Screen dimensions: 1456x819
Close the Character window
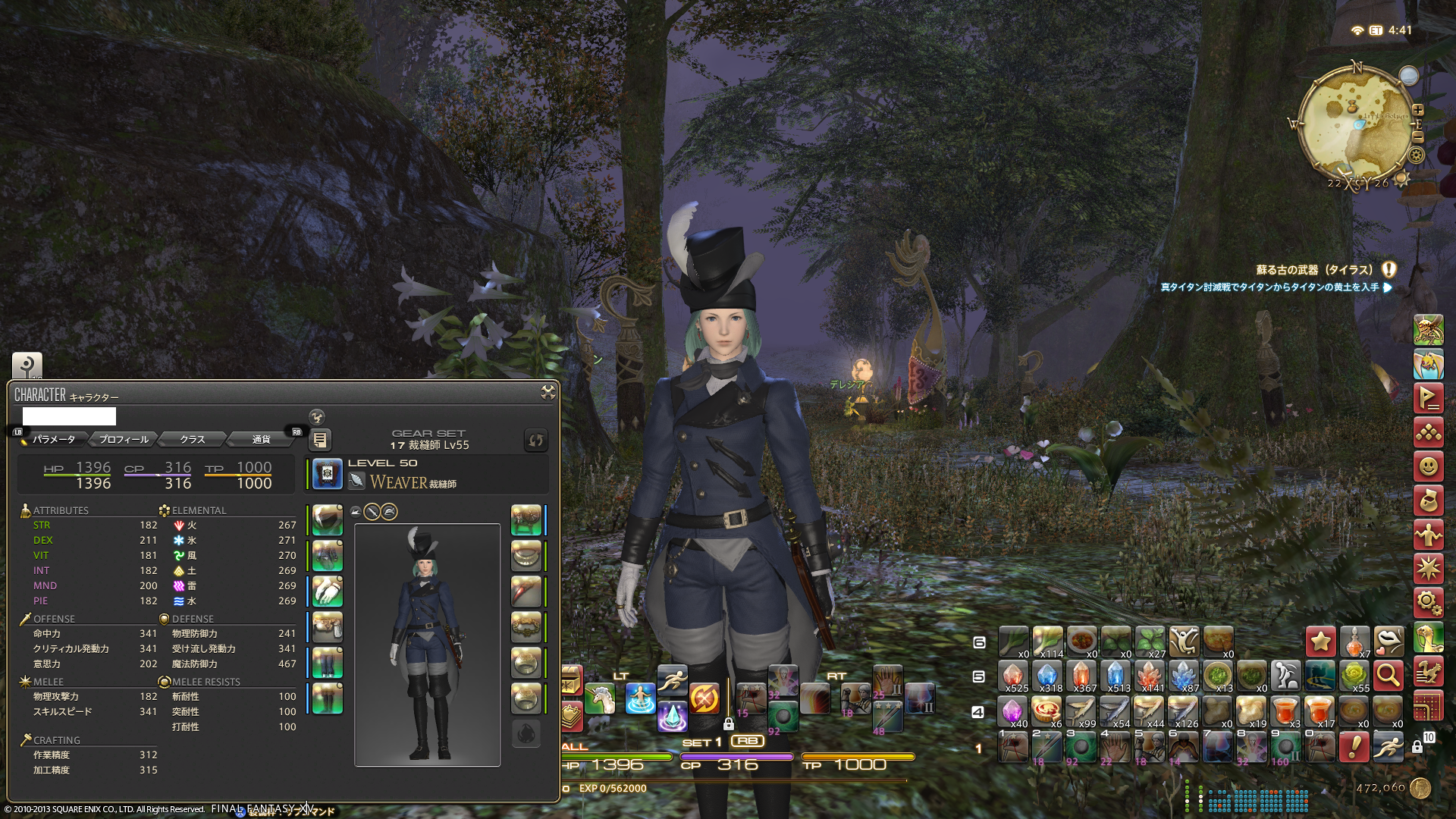pyautogui.click(x=548, y=392)
